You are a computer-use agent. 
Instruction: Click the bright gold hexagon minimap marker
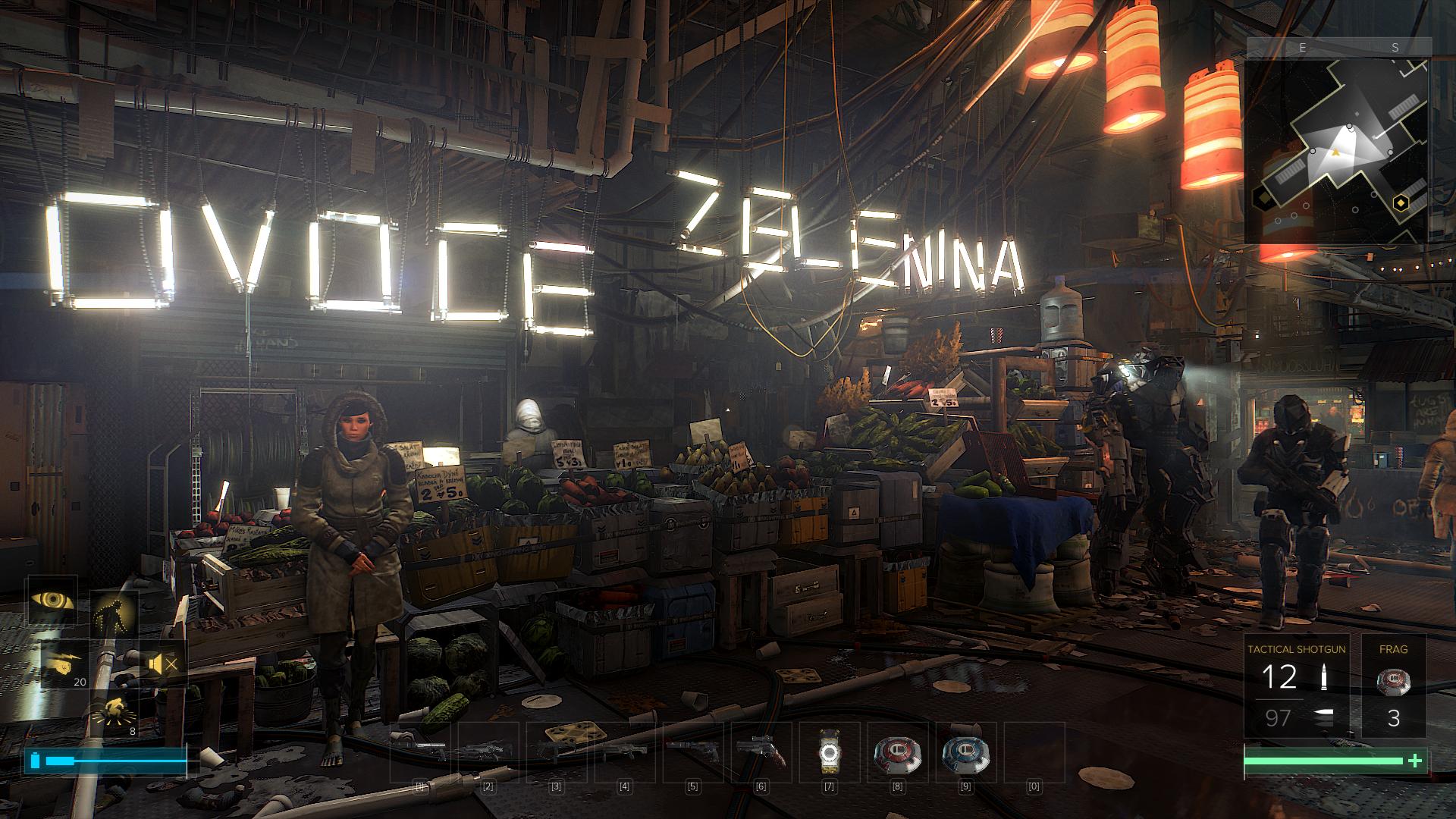[1401, 202]
